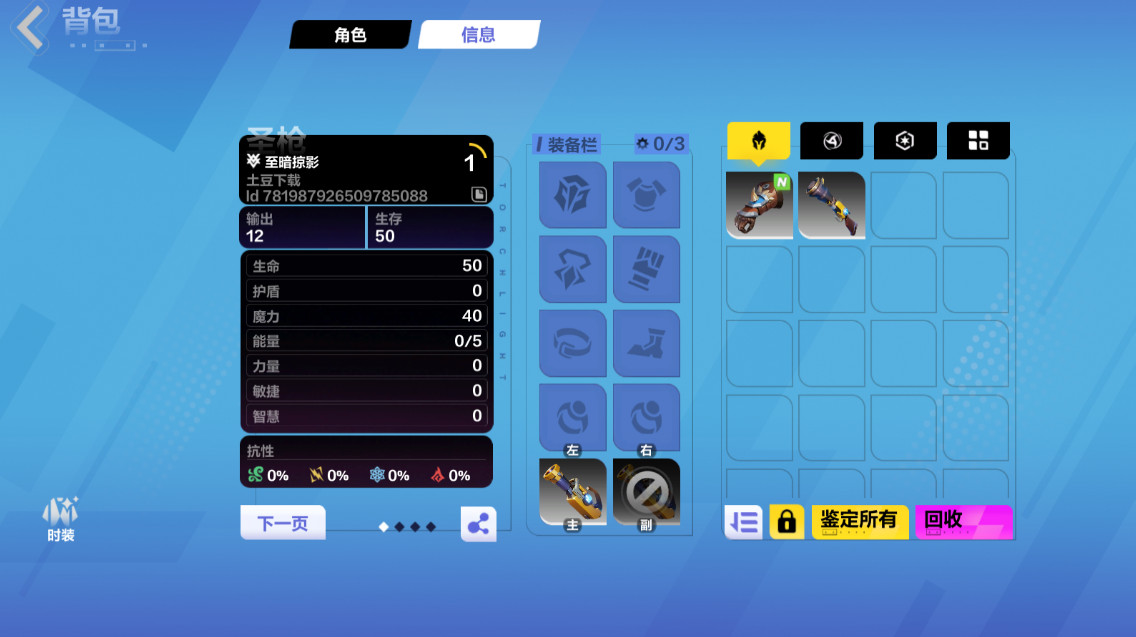Select the blocked off-hand slot 副
1136x637 pixels.
pos(646,492)
